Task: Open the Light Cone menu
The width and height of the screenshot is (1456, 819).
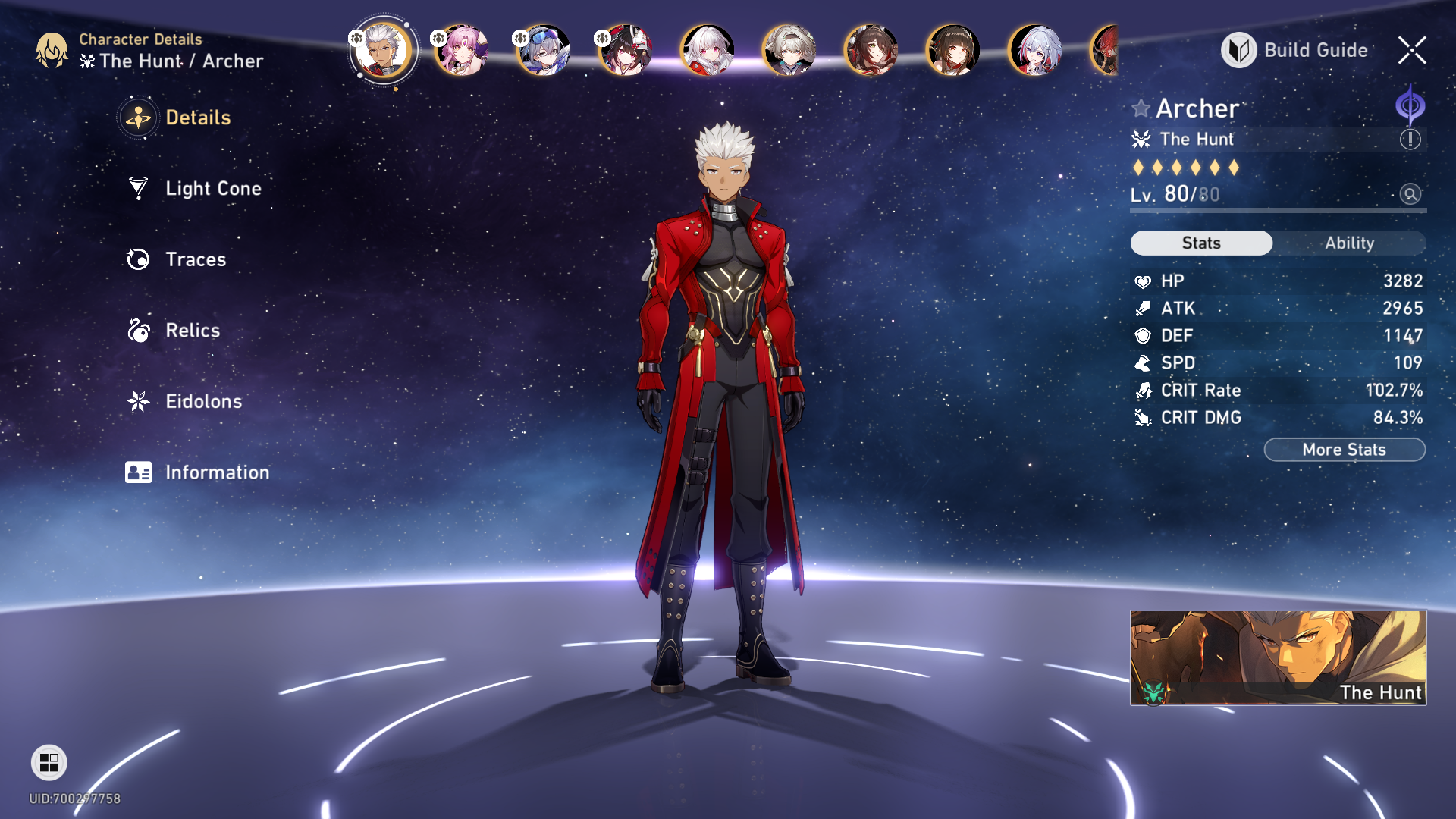Action: tap(212, 189)
